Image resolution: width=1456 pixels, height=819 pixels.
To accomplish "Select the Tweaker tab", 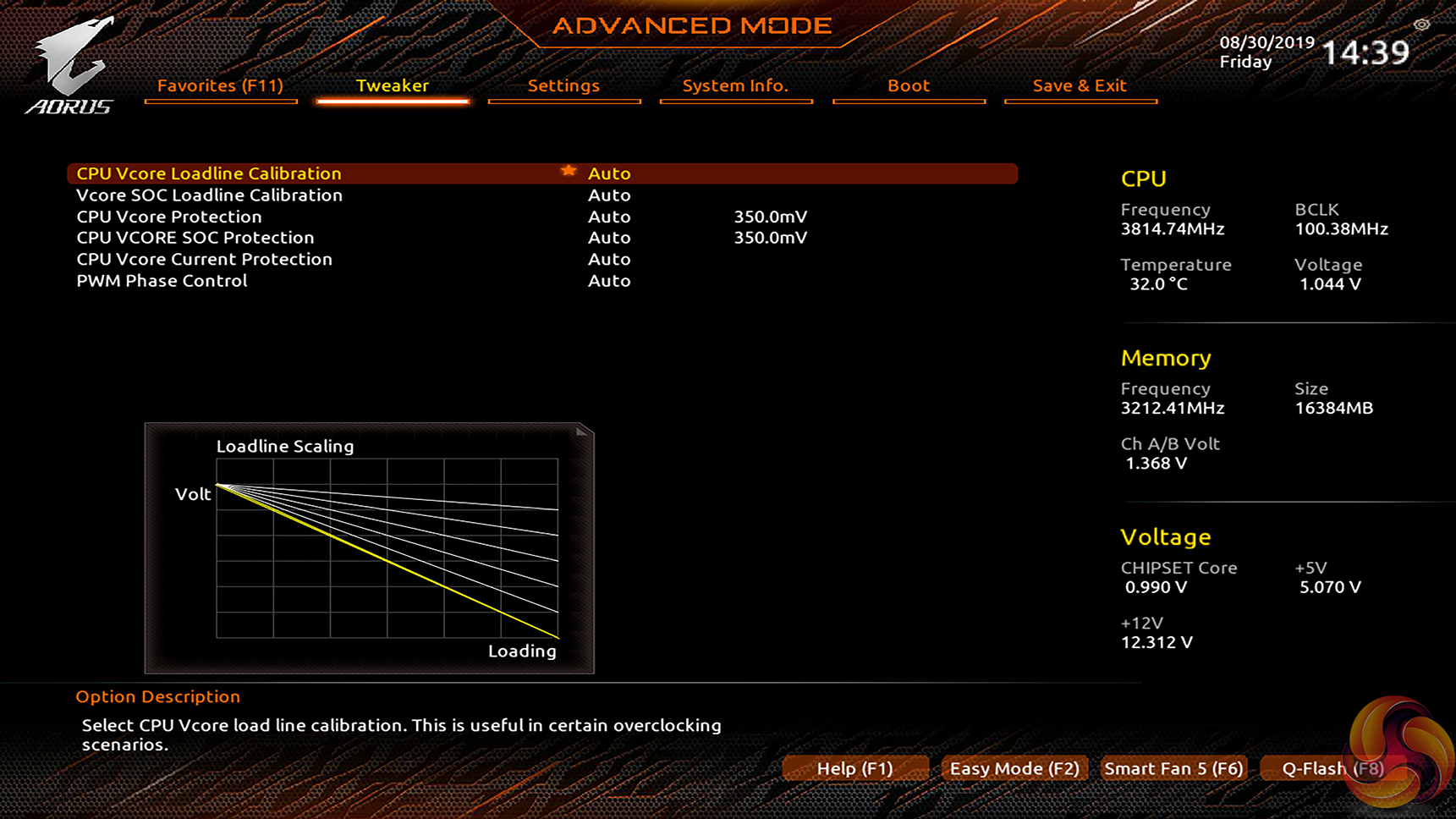I will [392, 85].
